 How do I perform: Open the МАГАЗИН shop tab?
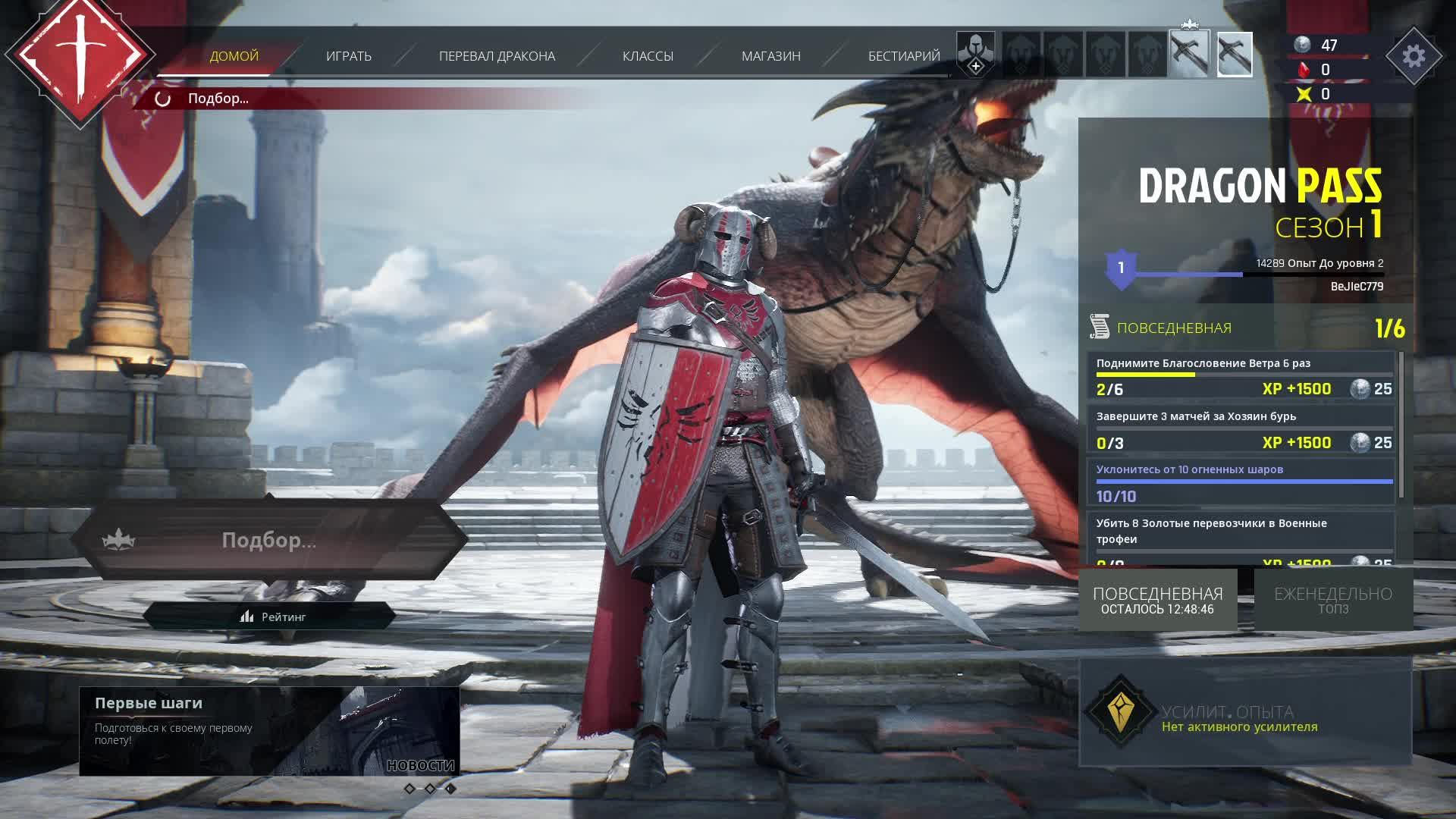[770, 56]
